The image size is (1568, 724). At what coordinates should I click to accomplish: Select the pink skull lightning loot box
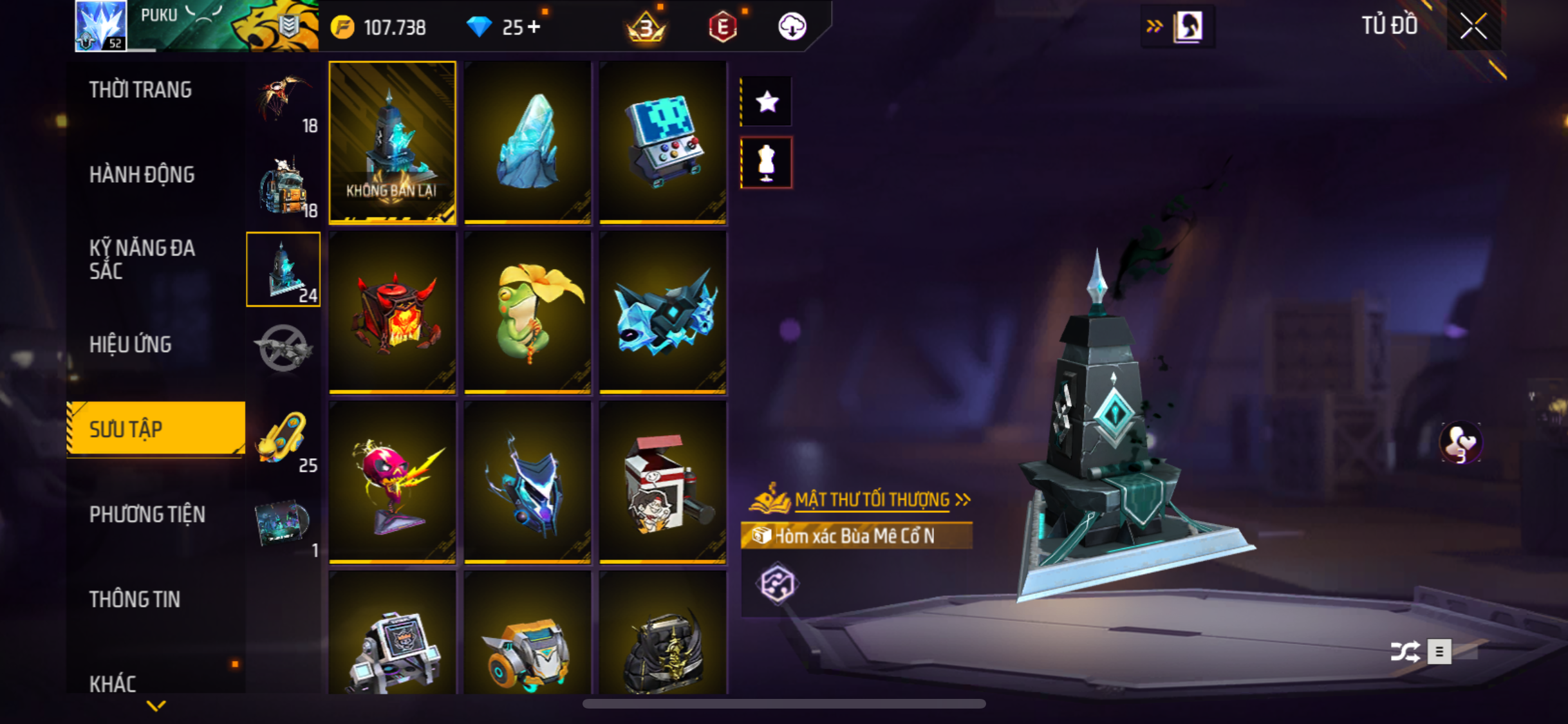392,482
